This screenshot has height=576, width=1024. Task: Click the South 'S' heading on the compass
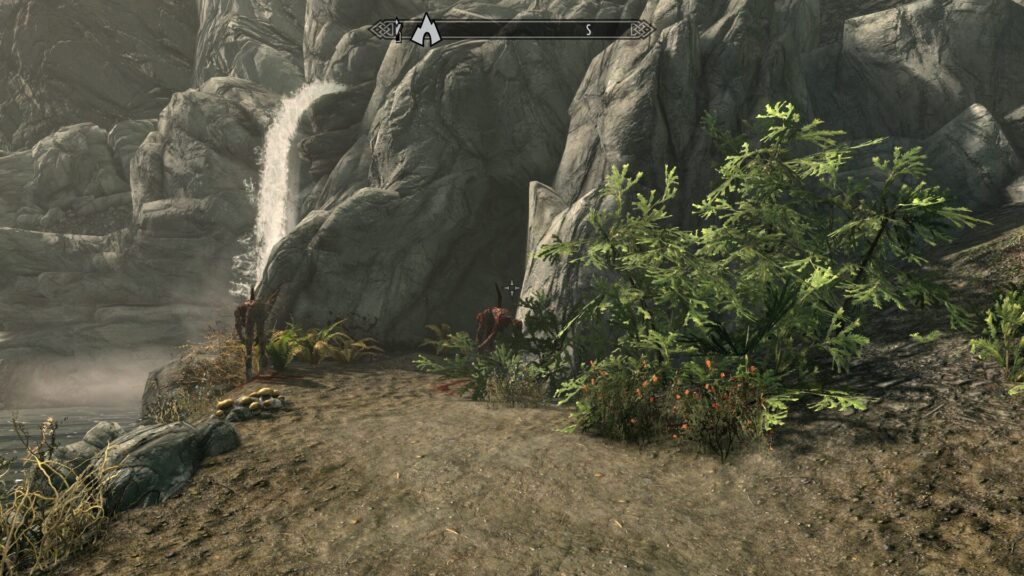pyautogui.click(x=588, y=30)
